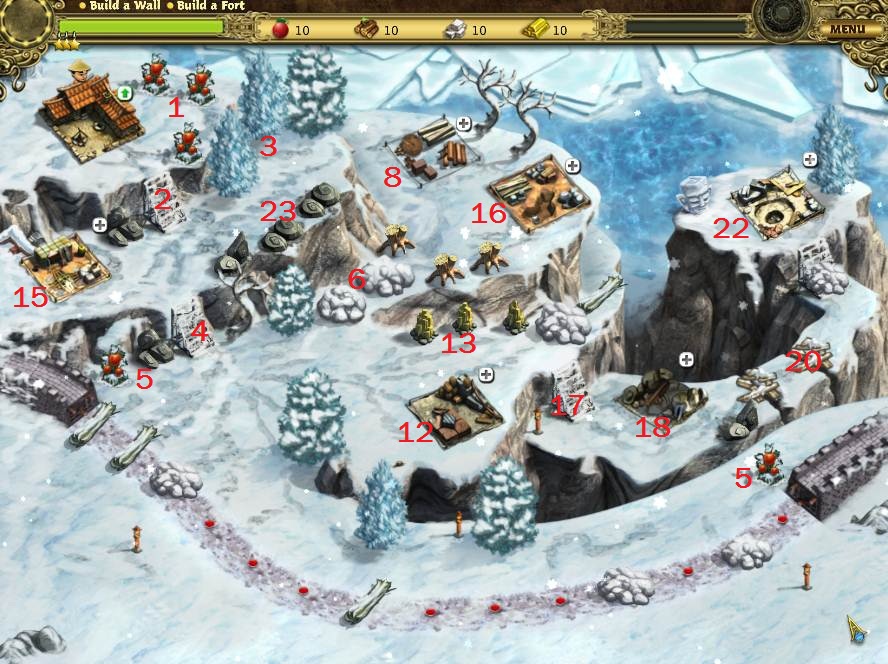The height and width of the screenshot is (664, 888).
Task: Activate the plus icon above cliff site 22
Action: pyautogui.click(x=810, y=160)
